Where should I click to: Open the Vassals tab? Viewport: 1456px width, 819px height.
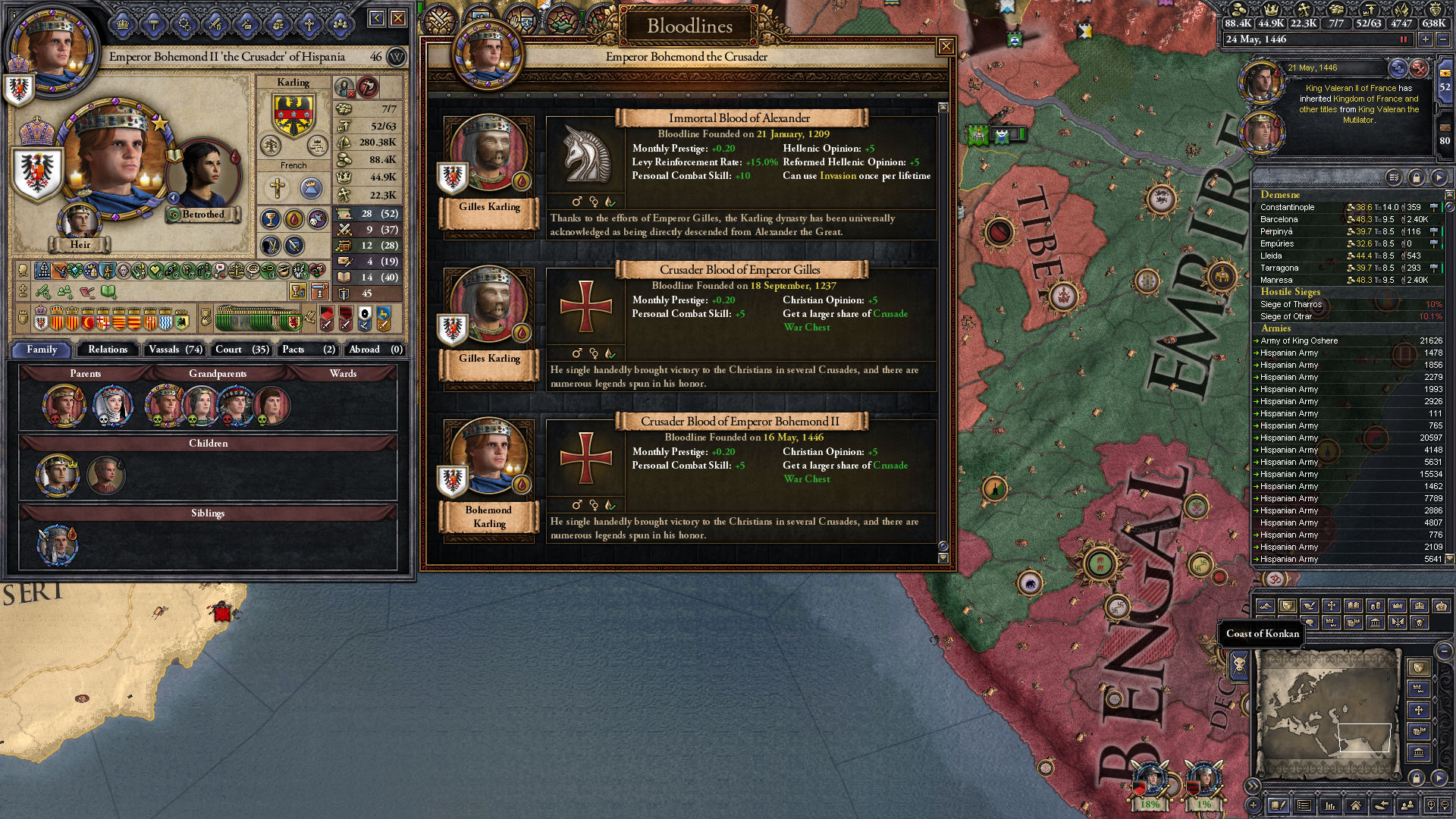175,350
